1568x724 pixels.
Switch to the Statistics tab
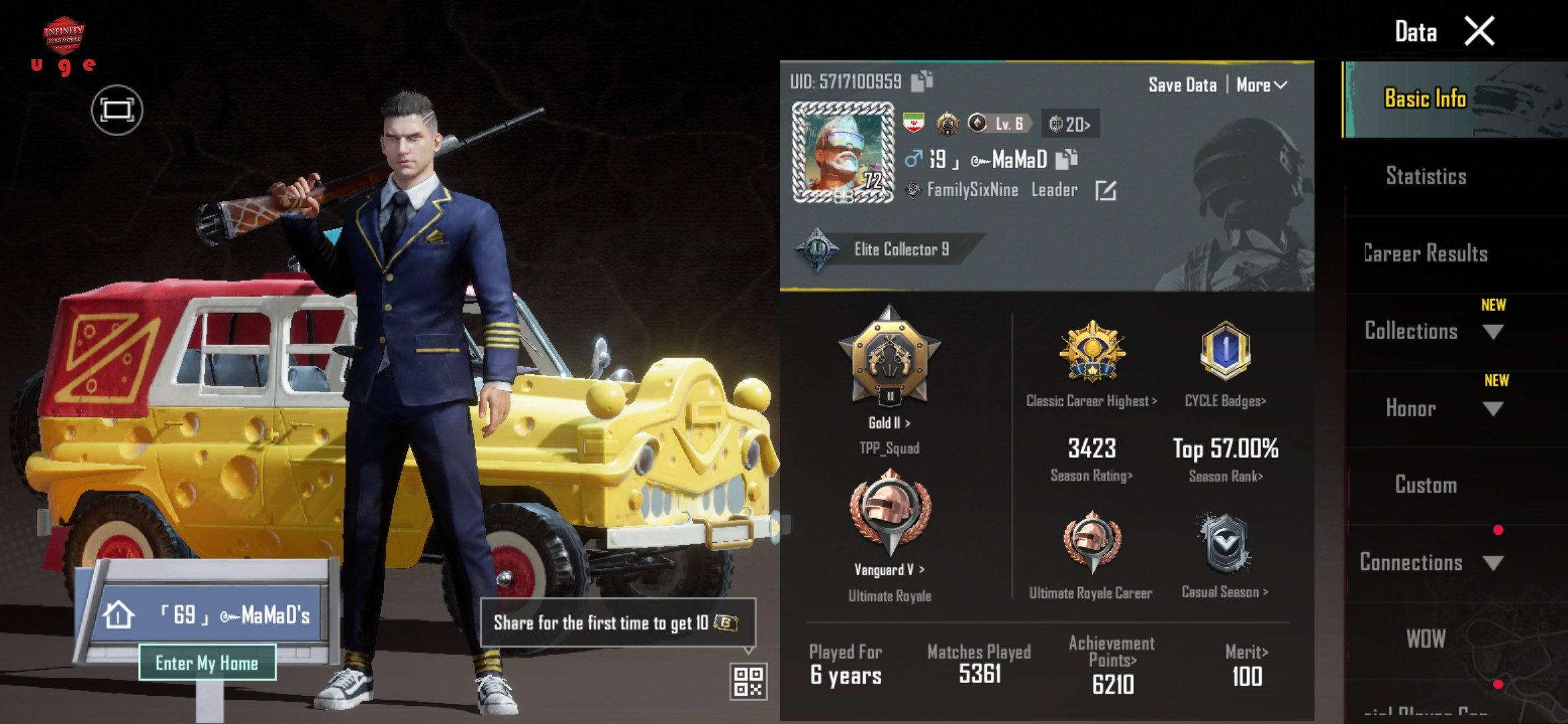pos(1426,176)
